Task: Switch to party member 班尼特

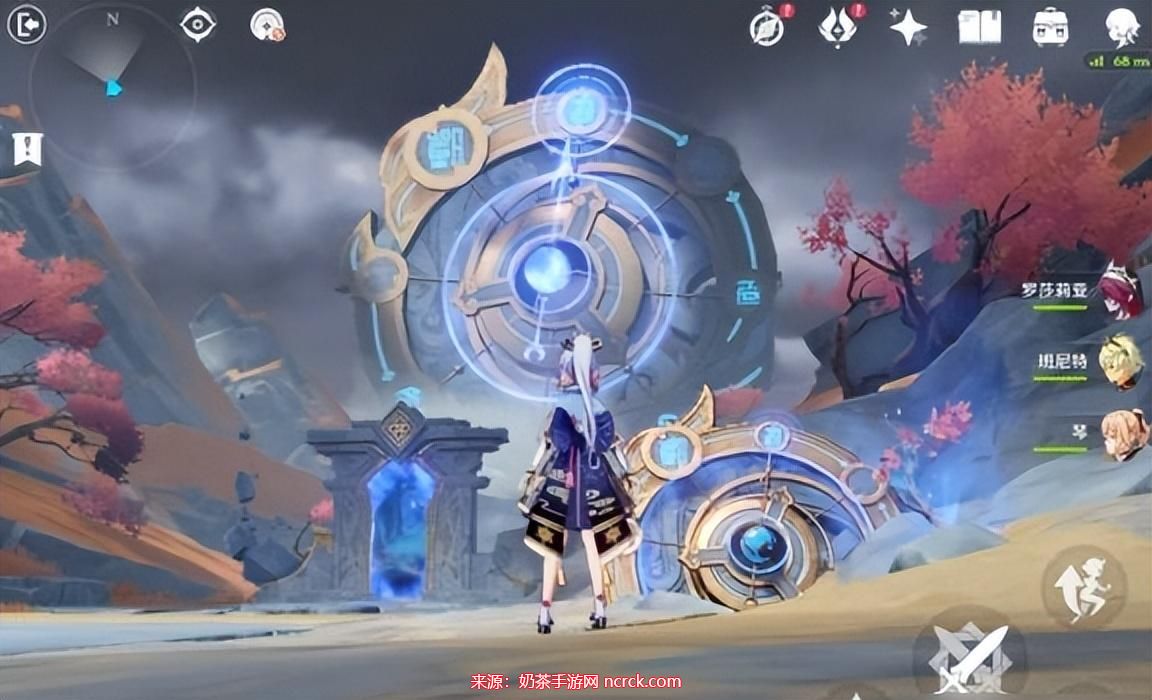Action: (x=1121, y=362)
